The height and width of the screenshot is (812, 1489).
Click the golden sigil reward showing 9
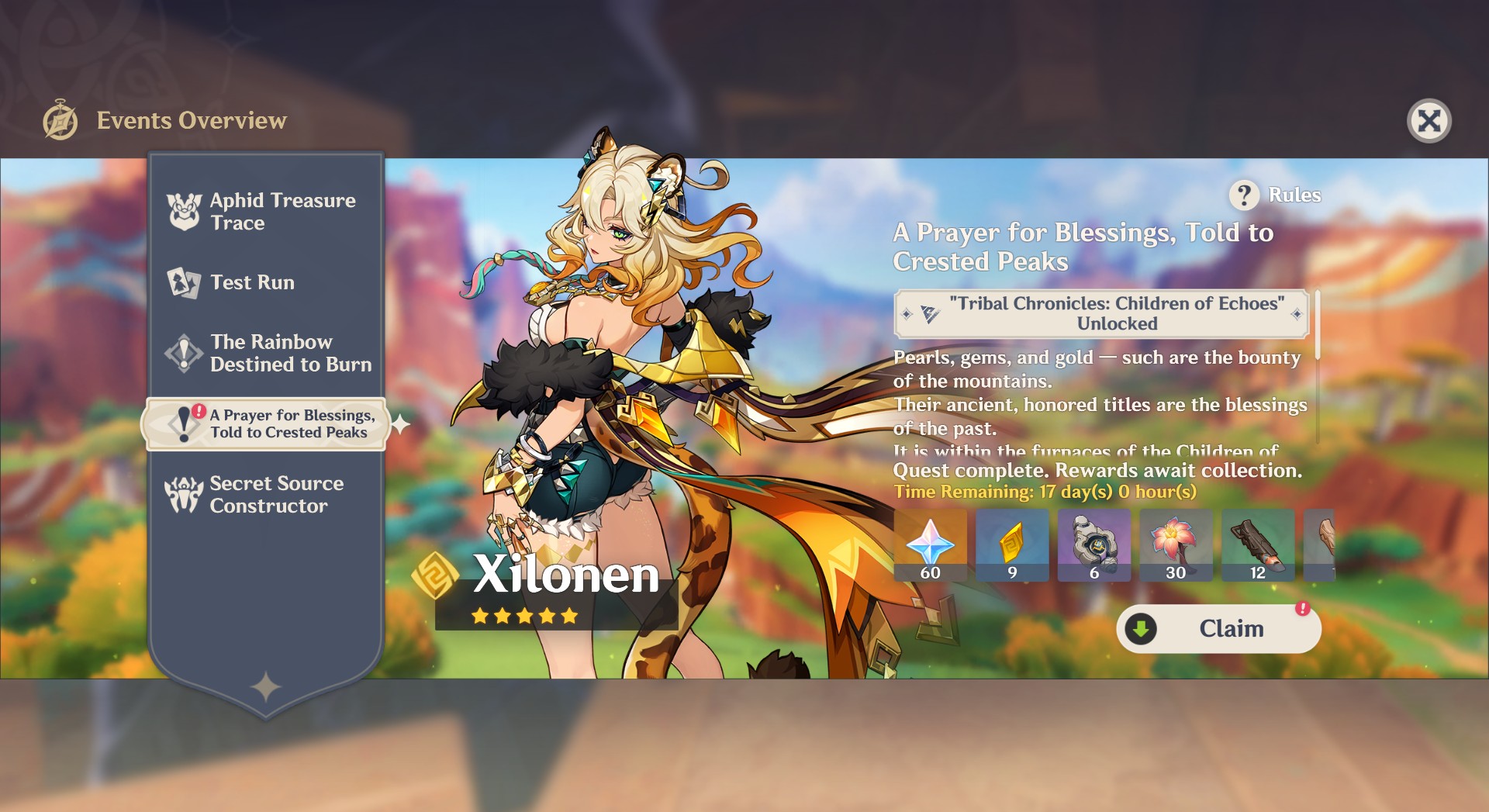(x=1013, y=543)
